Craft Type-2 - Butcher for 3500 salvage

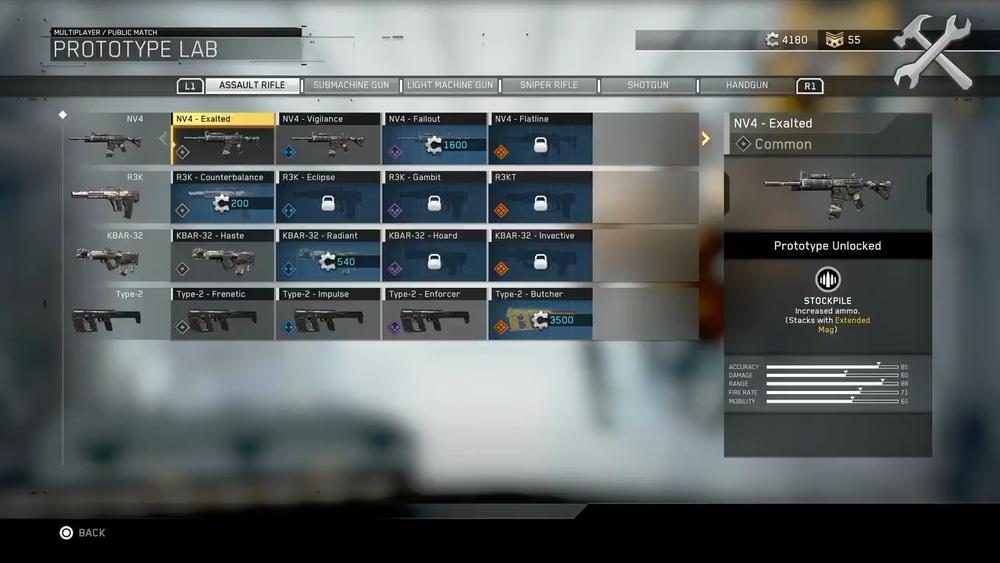coord(541,314)
